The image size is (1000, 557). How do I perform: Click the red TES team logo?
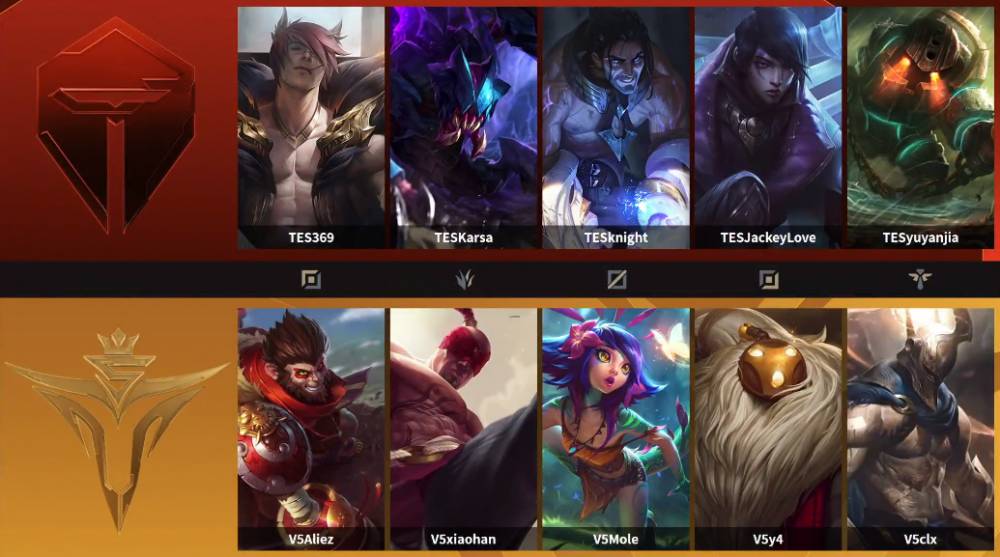click(x=116, y=128)
